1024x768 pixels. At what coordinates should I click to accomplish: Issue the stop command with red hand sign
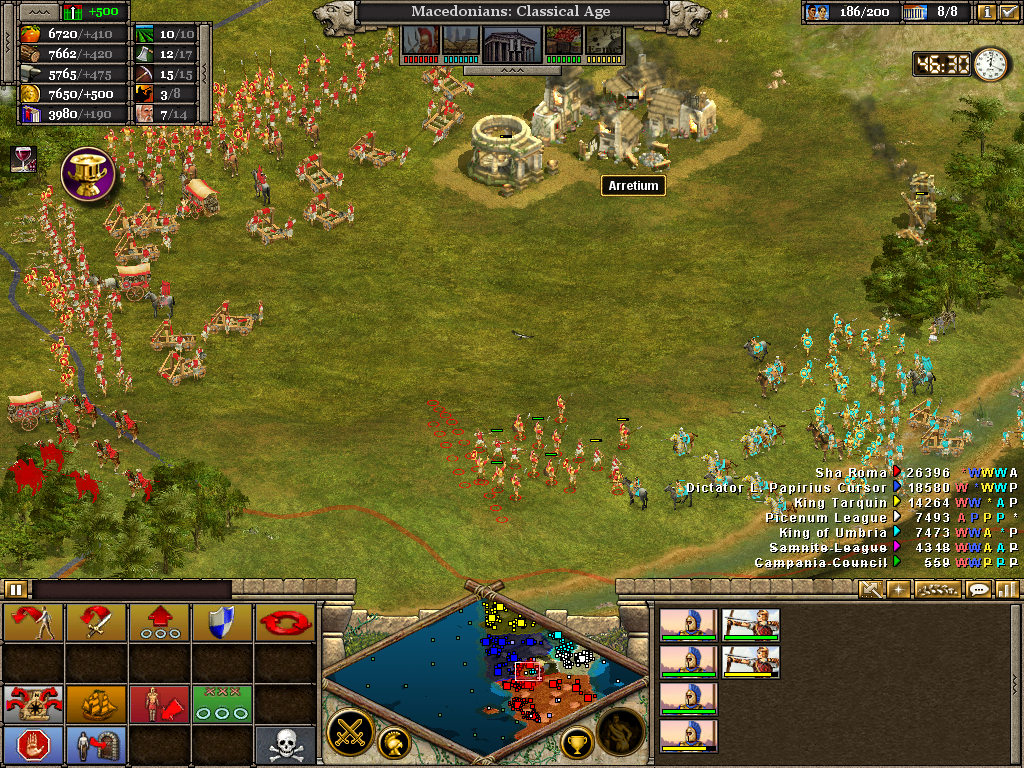point(33,745)
